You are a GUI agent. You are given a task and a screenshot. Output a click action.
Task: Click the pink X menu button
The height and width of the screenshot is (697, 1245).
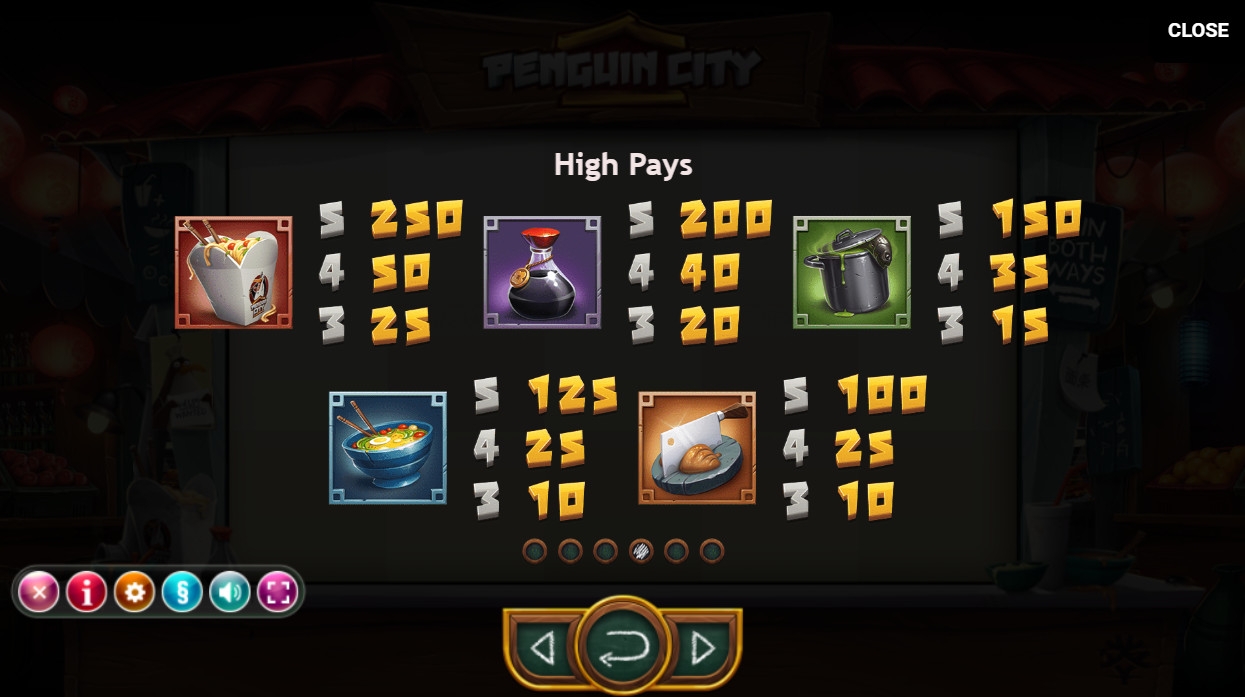coord(39,593)
